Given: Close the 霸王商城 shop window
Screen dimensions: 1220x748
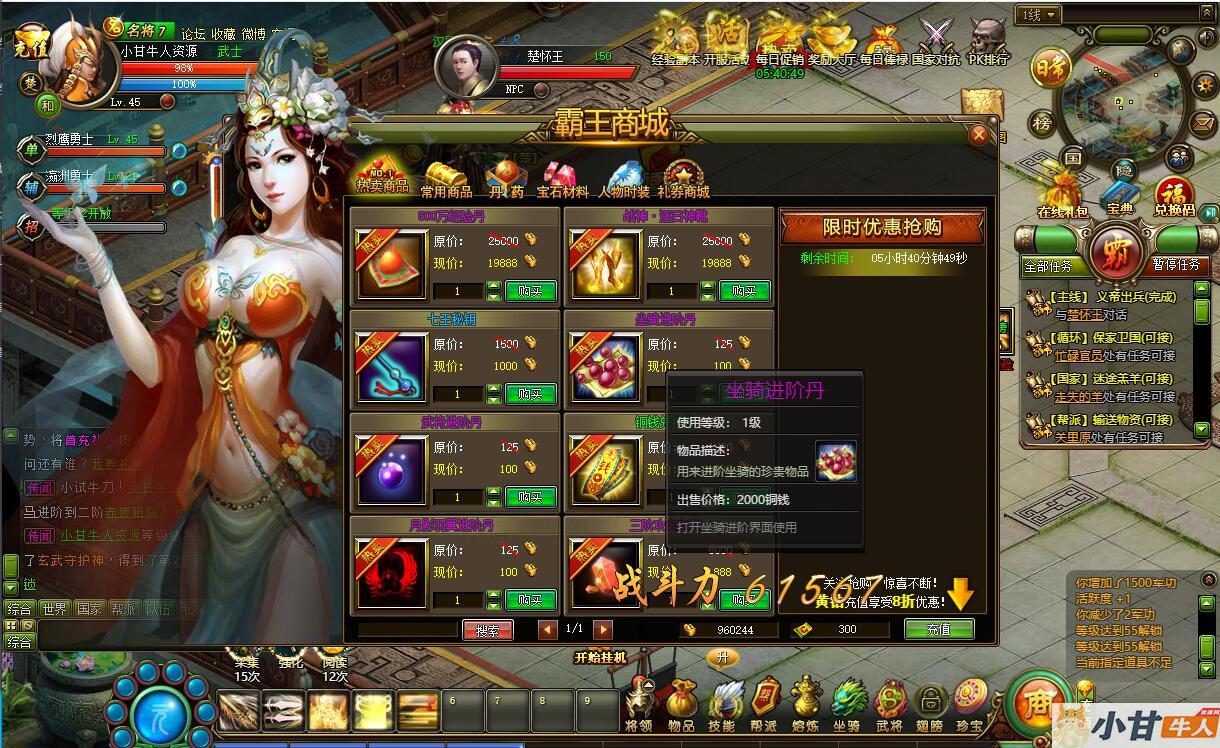Looking at the screenshot, I should tap(979, 135).
